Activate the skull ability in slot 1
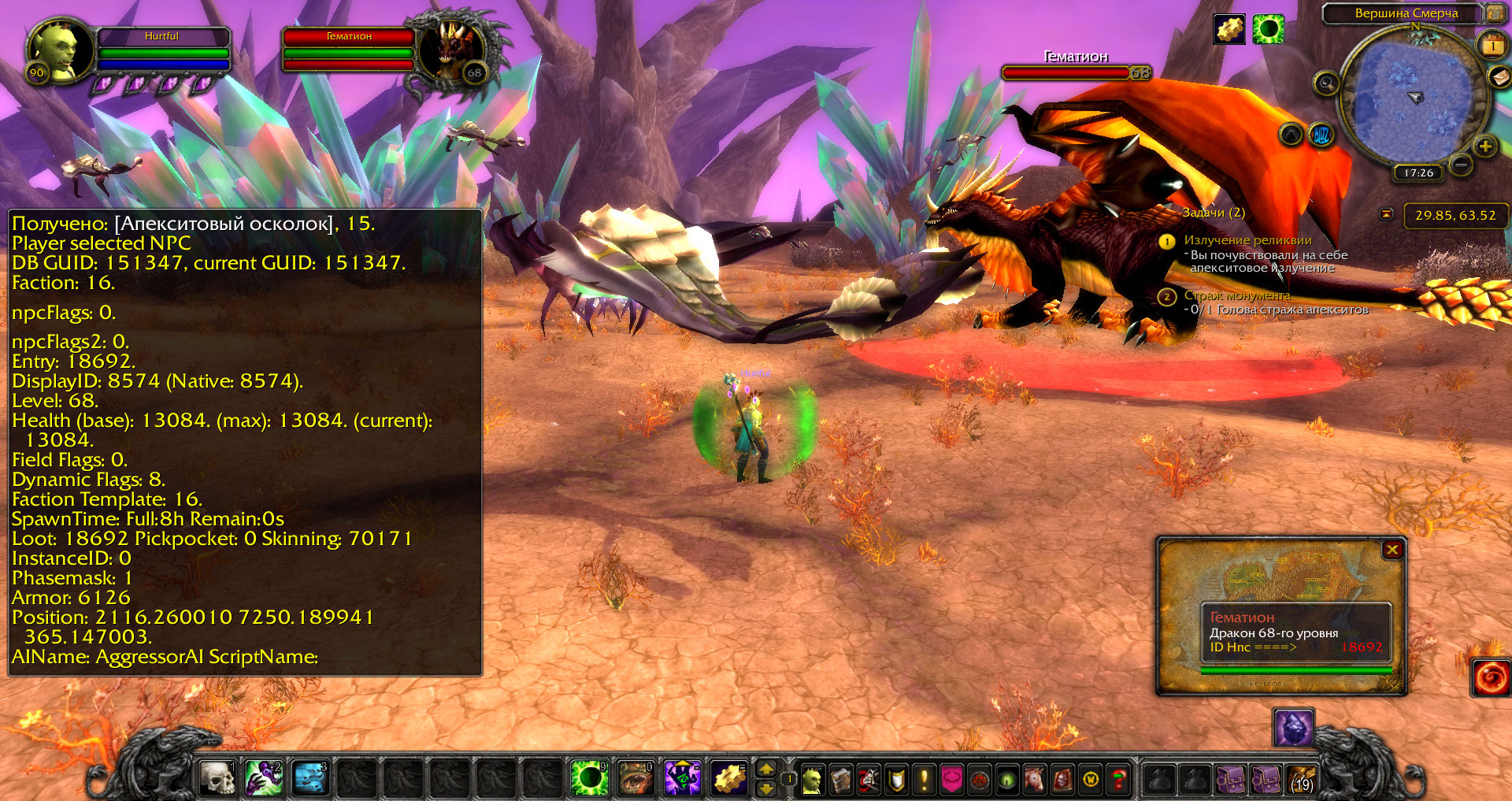The width and height of the screenshot is (1512, 801). 217,778
